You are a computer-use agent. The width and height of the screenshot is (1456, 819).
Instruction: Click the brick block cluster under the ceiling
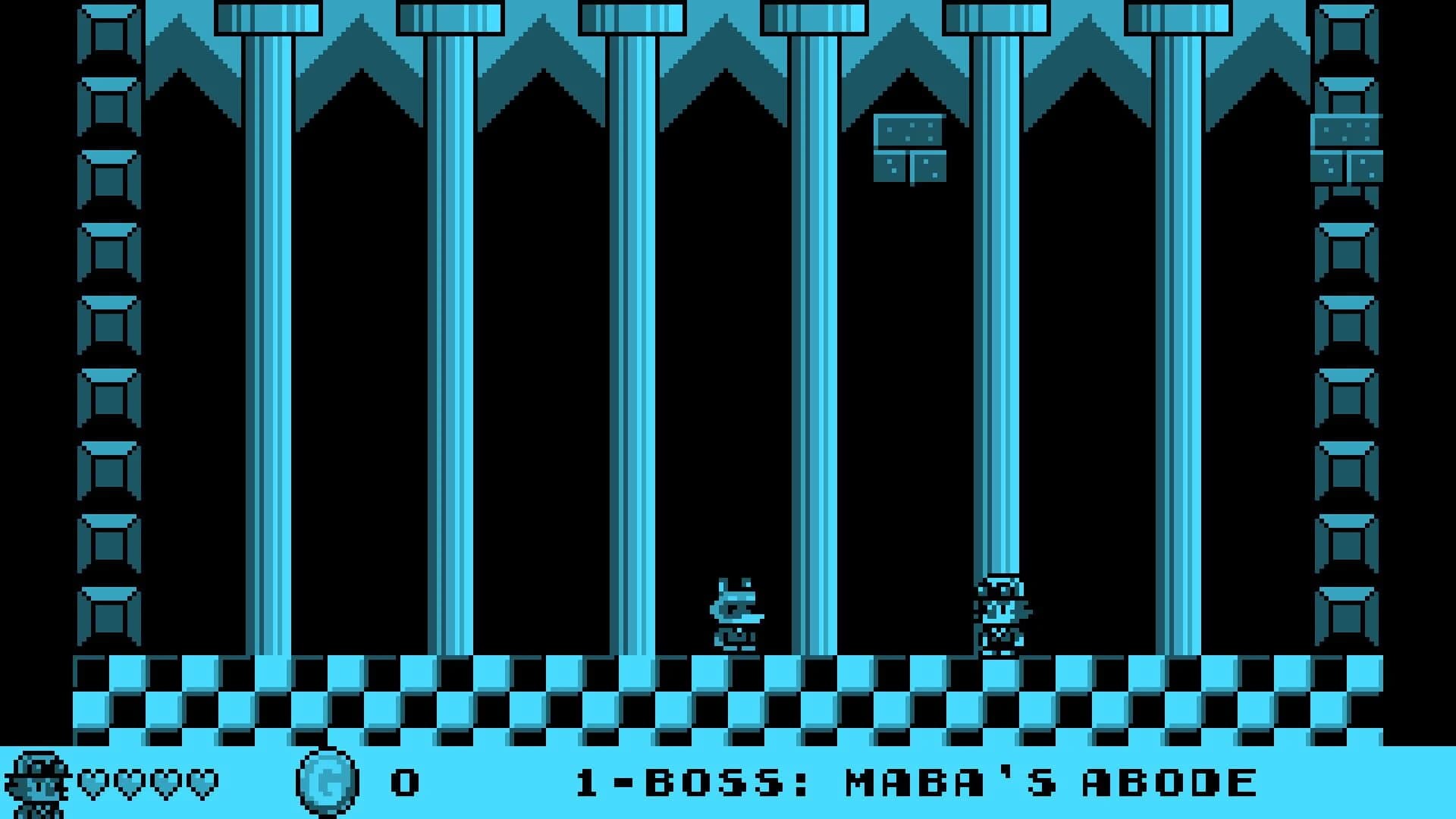[x=910, y=148]
